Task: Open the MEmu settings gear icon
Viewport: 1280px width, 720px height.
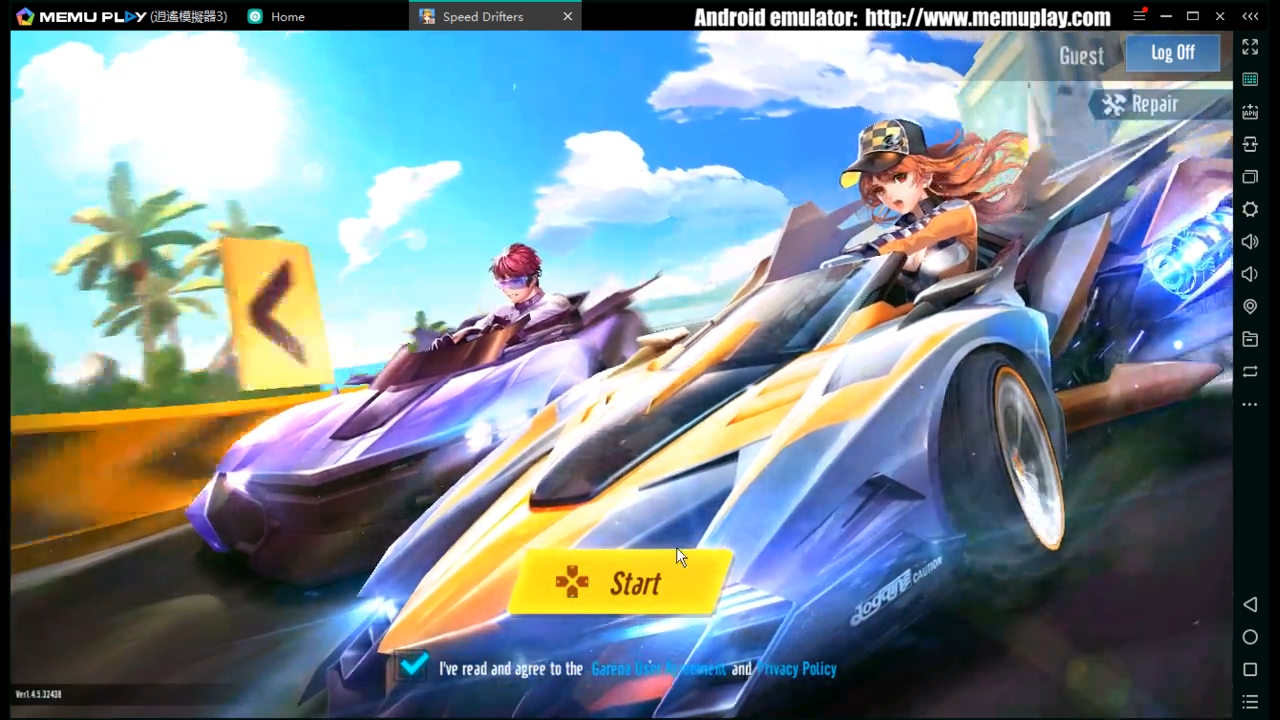Action: click(x=1250, y=209)
